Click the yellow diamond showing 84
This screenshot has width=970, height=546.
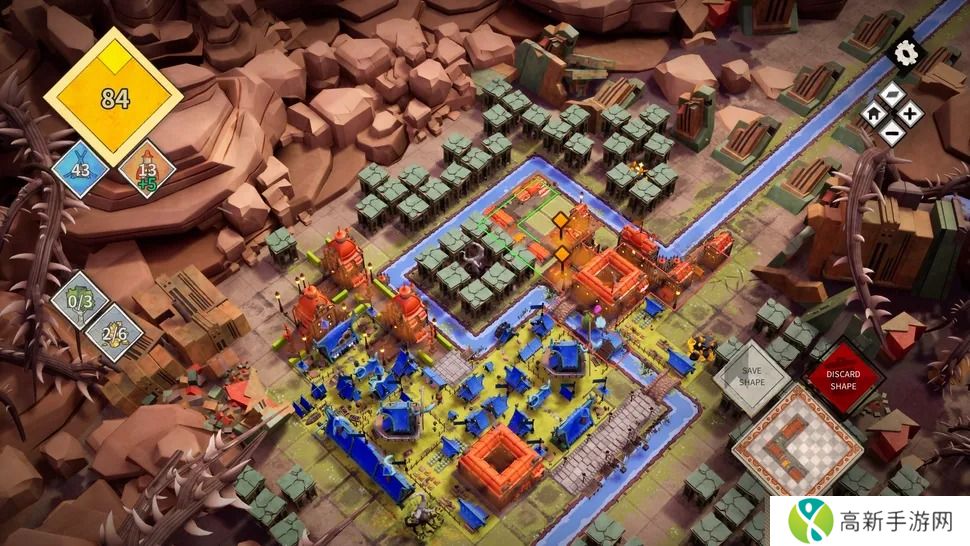point(113,96)
